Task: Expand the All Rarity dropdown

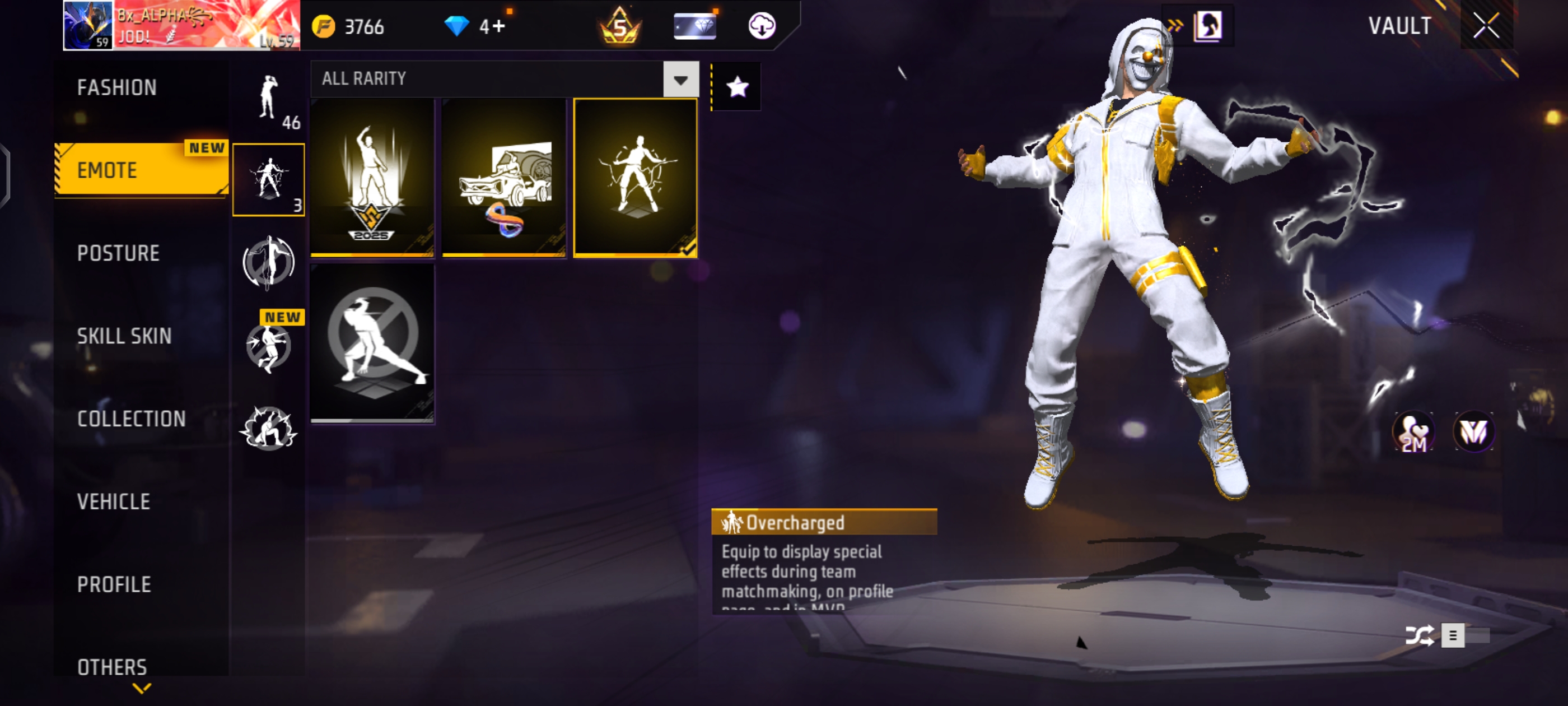Action: point(680,79)
